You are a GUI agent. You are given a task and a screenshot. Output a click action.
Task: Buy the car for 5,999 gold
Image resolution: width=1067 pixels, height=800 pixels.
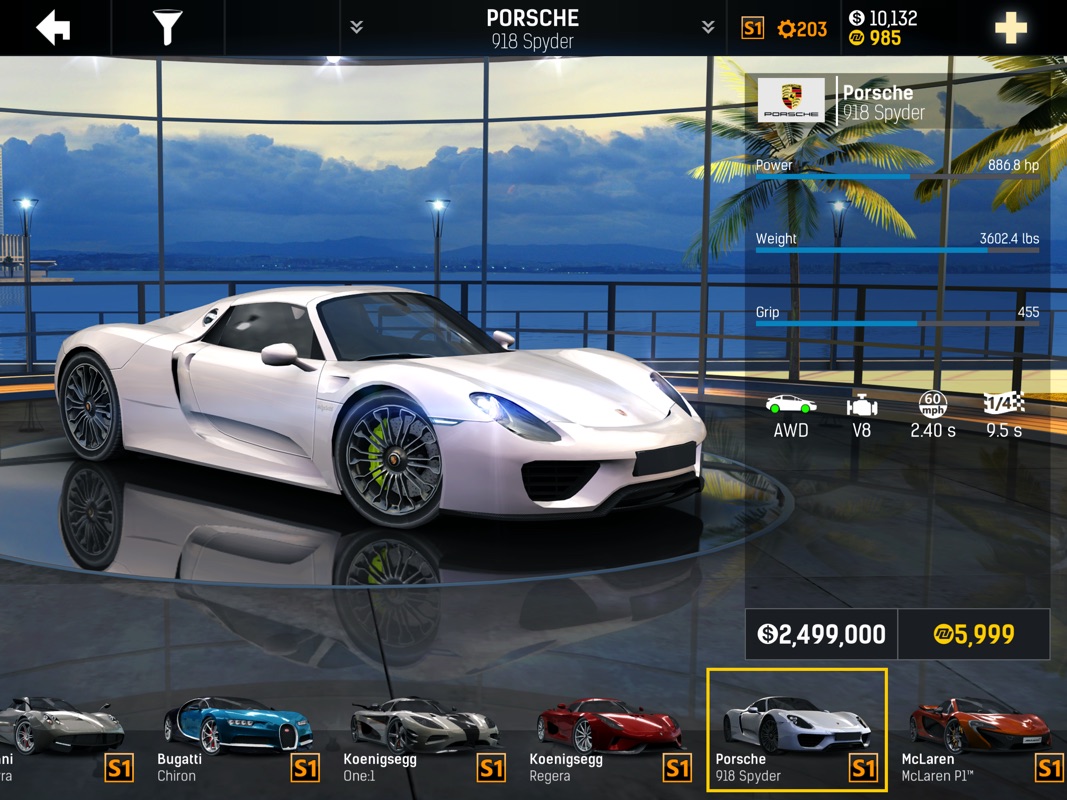tap(973, 634)
